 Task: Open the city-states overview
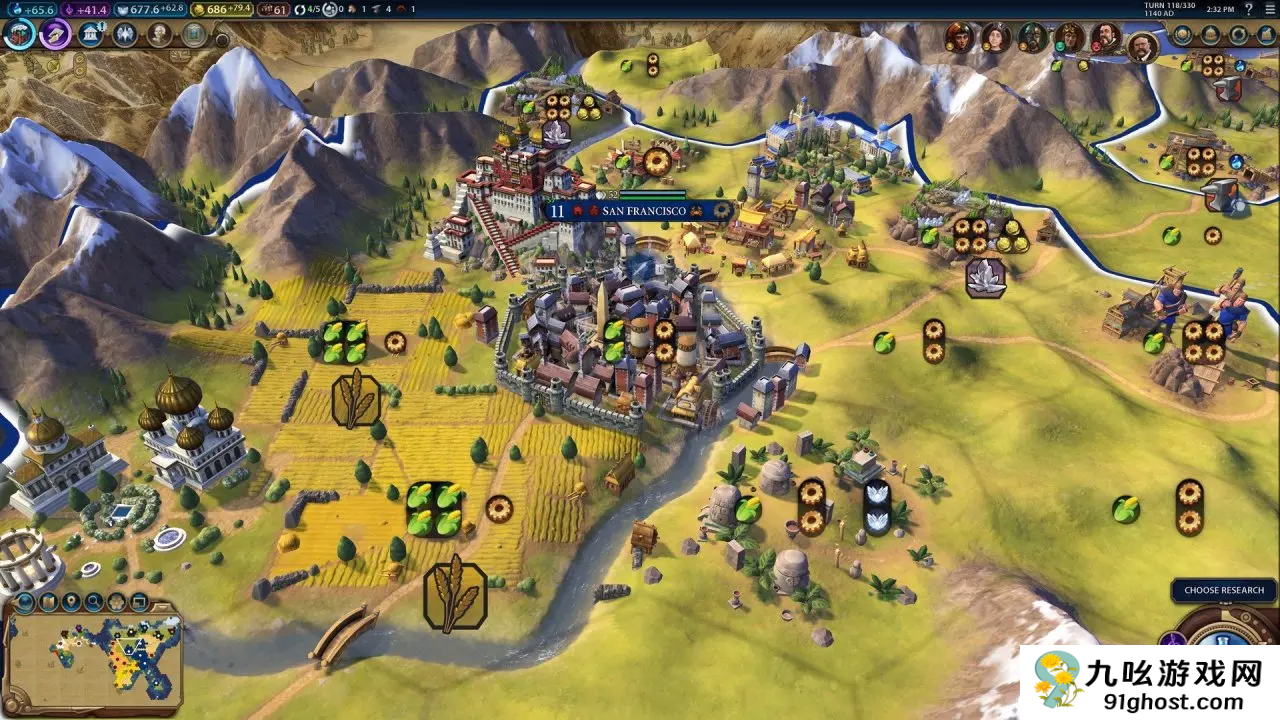[x=1213, y=35]
